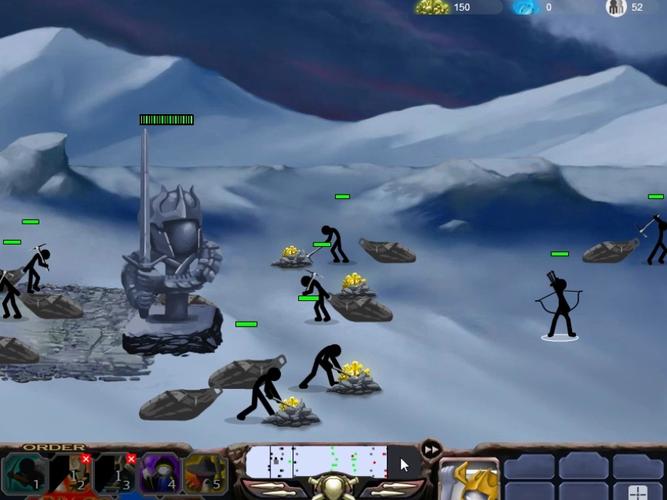Select the gold helmet unit portrait
Screen dimensions: 667x500
[x=468, y=480]
